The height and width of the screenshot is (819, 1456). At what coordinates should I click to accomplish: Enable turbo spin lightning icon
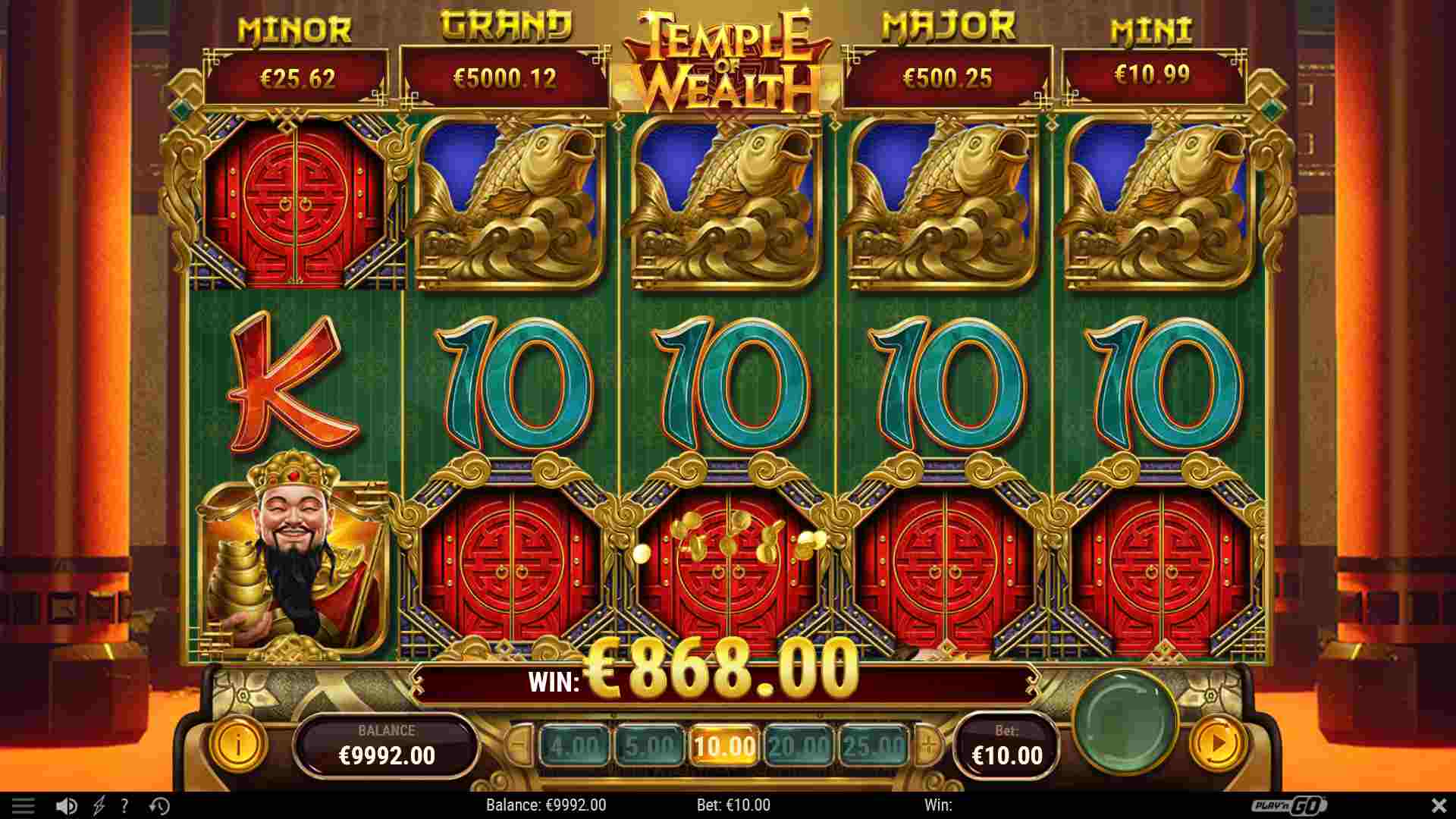coord(97,806)
